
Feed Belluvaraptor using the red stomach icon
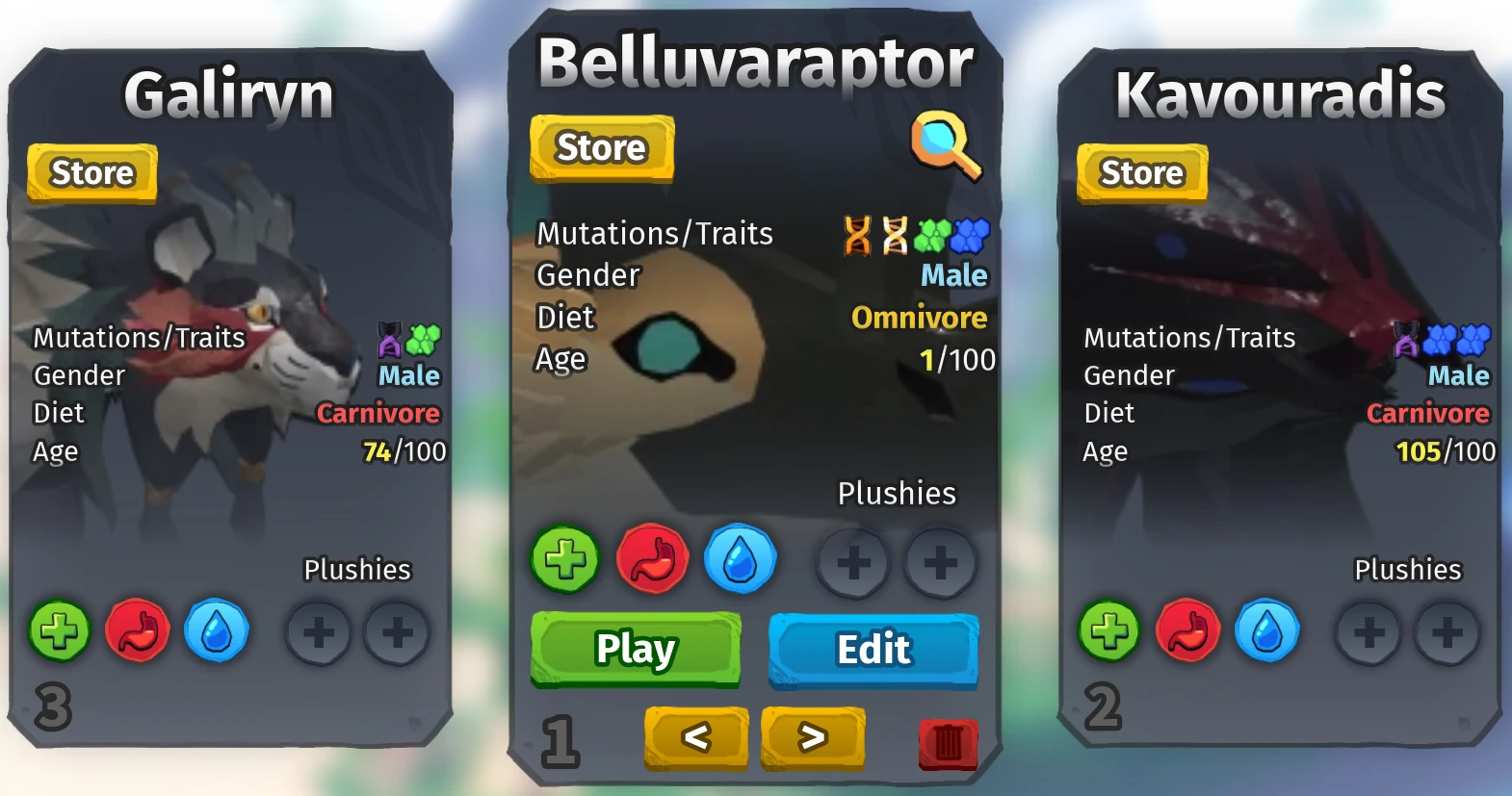point(650,559)
